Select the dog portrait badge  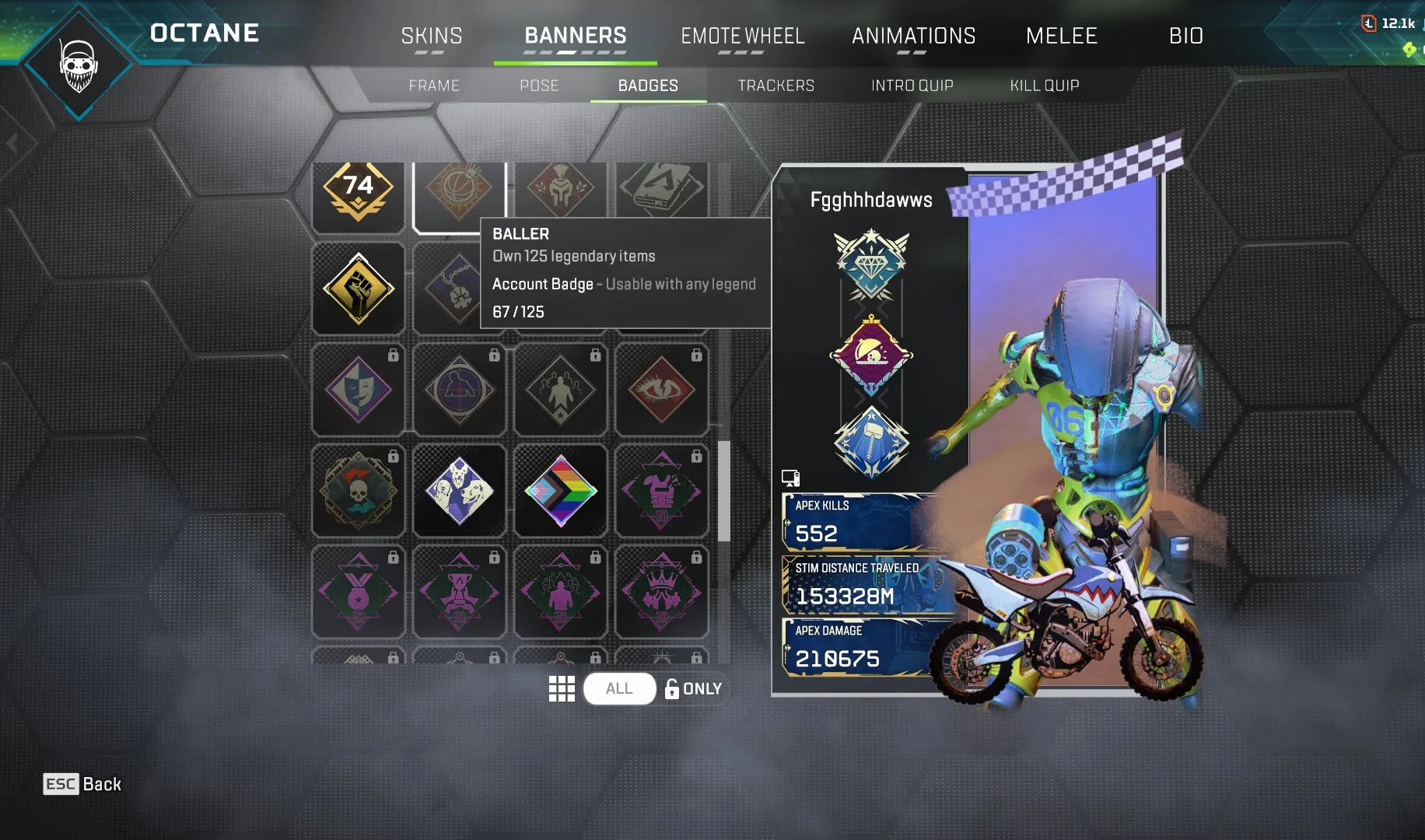pyautogui.click(x=459, y=489)
